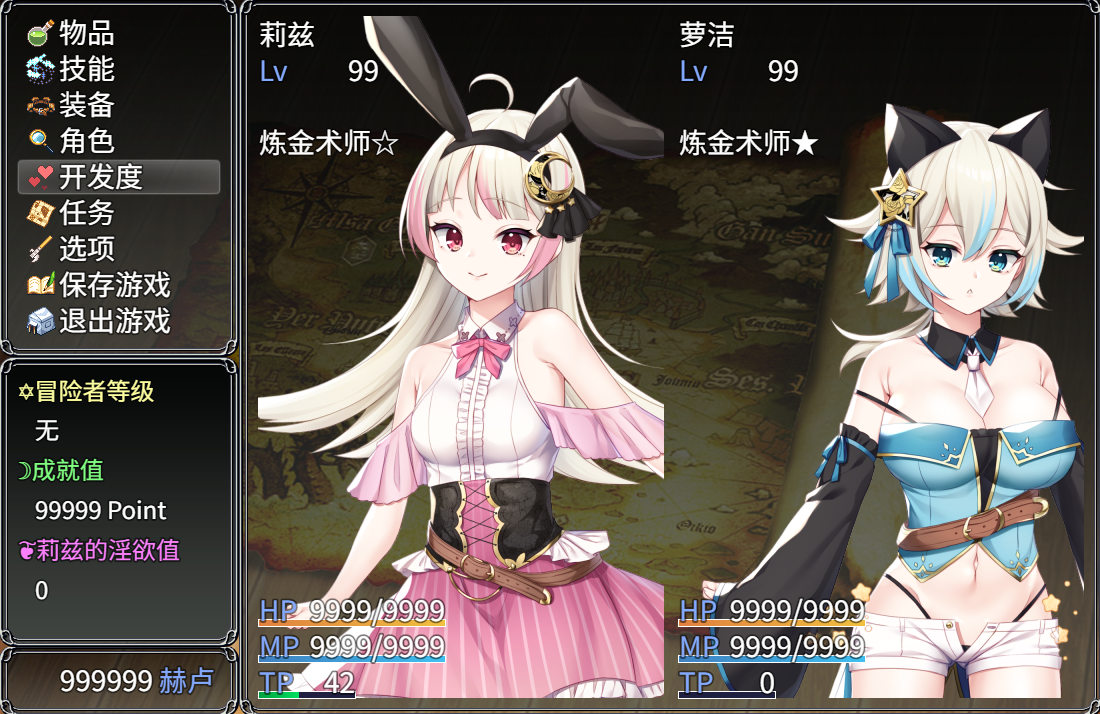This screenshot has width=1100, height=714.
Task: Open the 任务 (Quests) menu
Action: click(x=86, y=213)
